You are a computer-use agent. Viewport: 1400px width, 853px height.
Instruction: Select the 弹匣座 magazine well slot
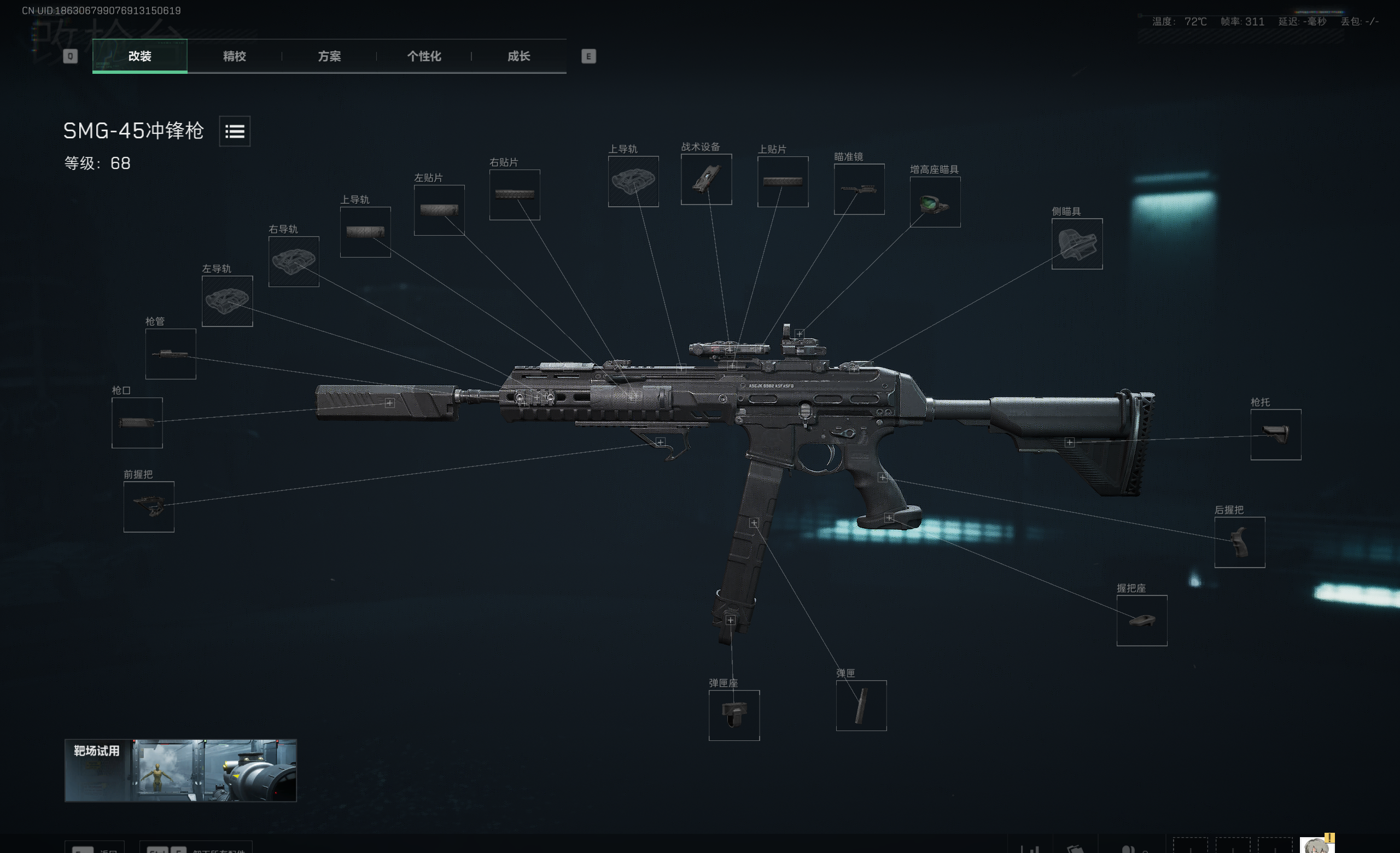733,715
